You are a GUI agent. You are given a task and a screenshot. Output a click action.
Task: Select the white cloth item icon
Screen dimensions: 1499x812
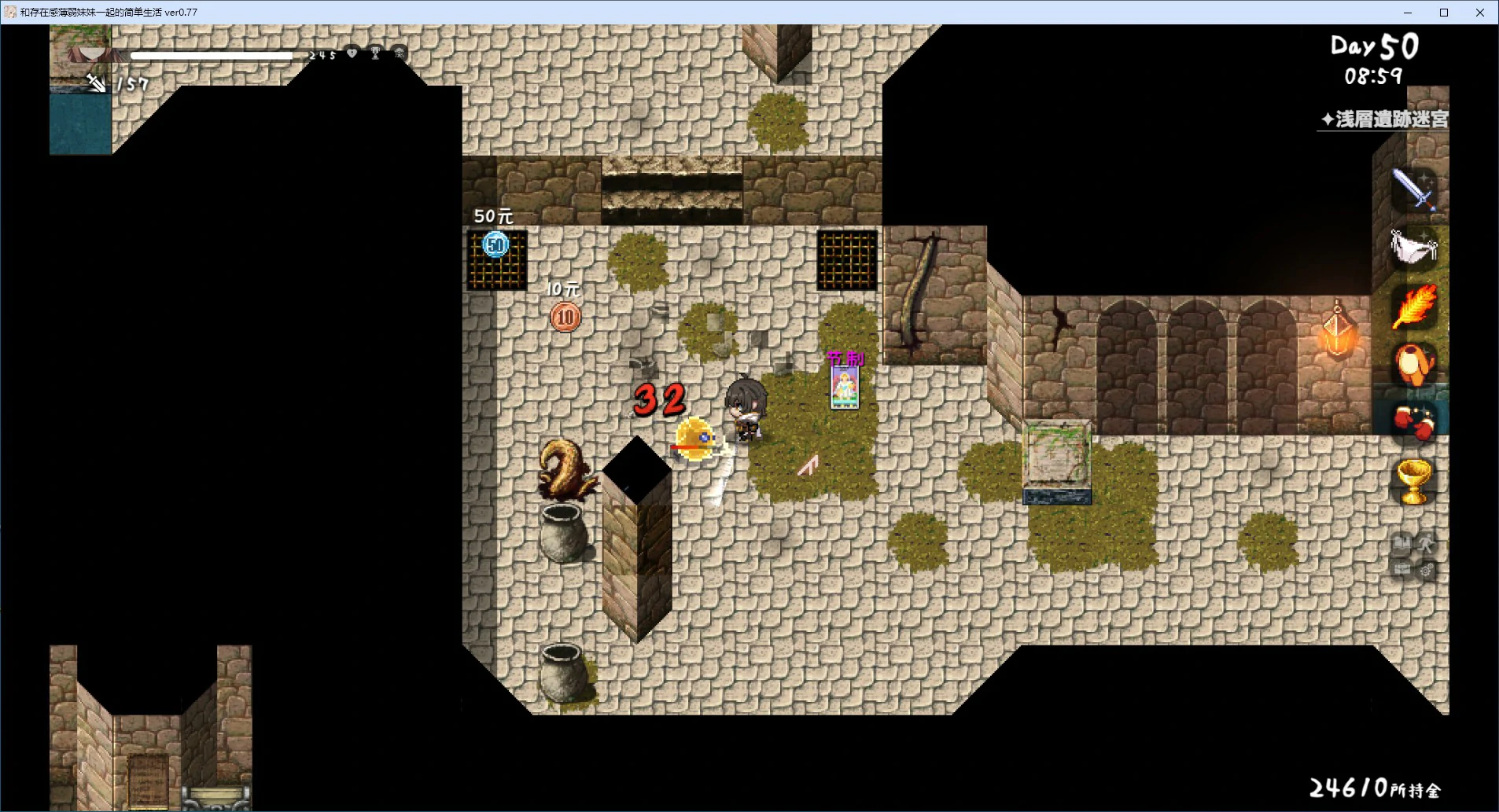point(1413,248)
